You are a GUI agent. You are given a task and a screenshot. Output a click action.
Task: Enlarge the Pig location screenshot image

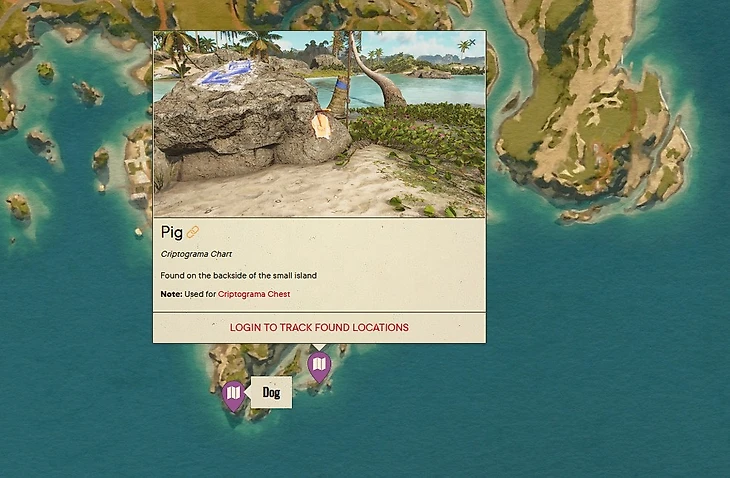pos(319,124)
